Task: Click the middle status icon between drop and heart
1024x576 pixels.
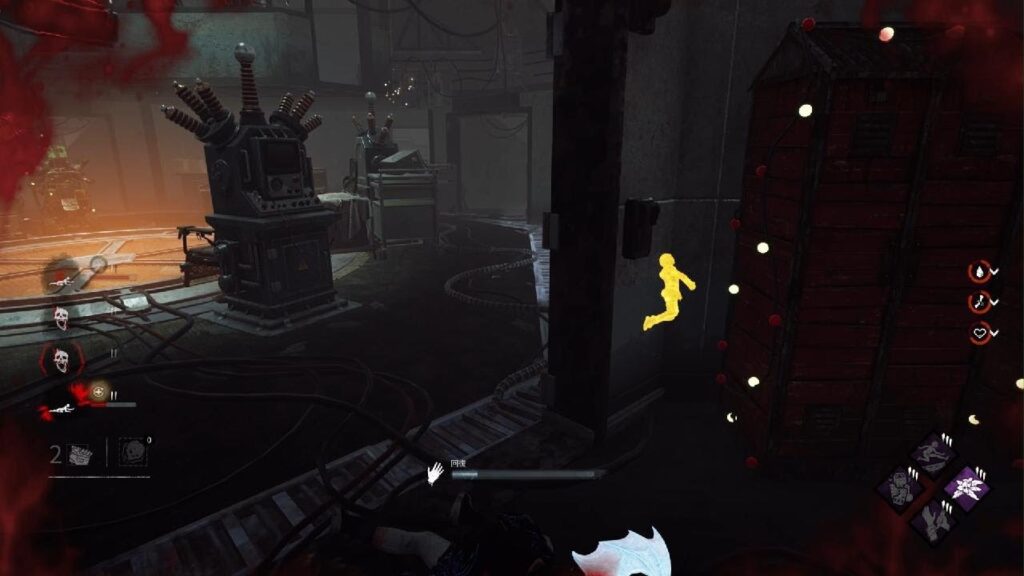Action: click(978, 302)
